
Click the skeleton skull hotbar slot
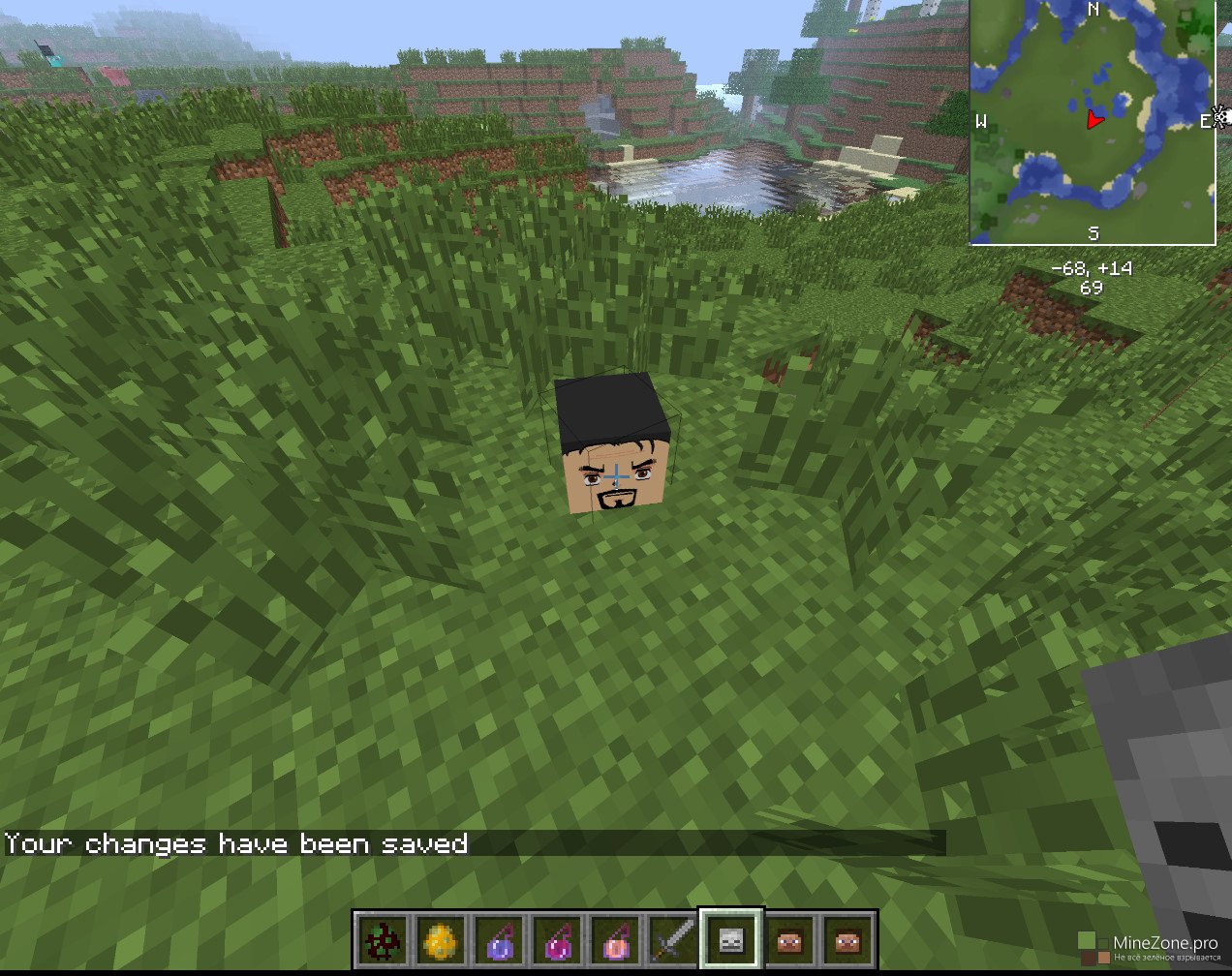(x=731, y=939)
